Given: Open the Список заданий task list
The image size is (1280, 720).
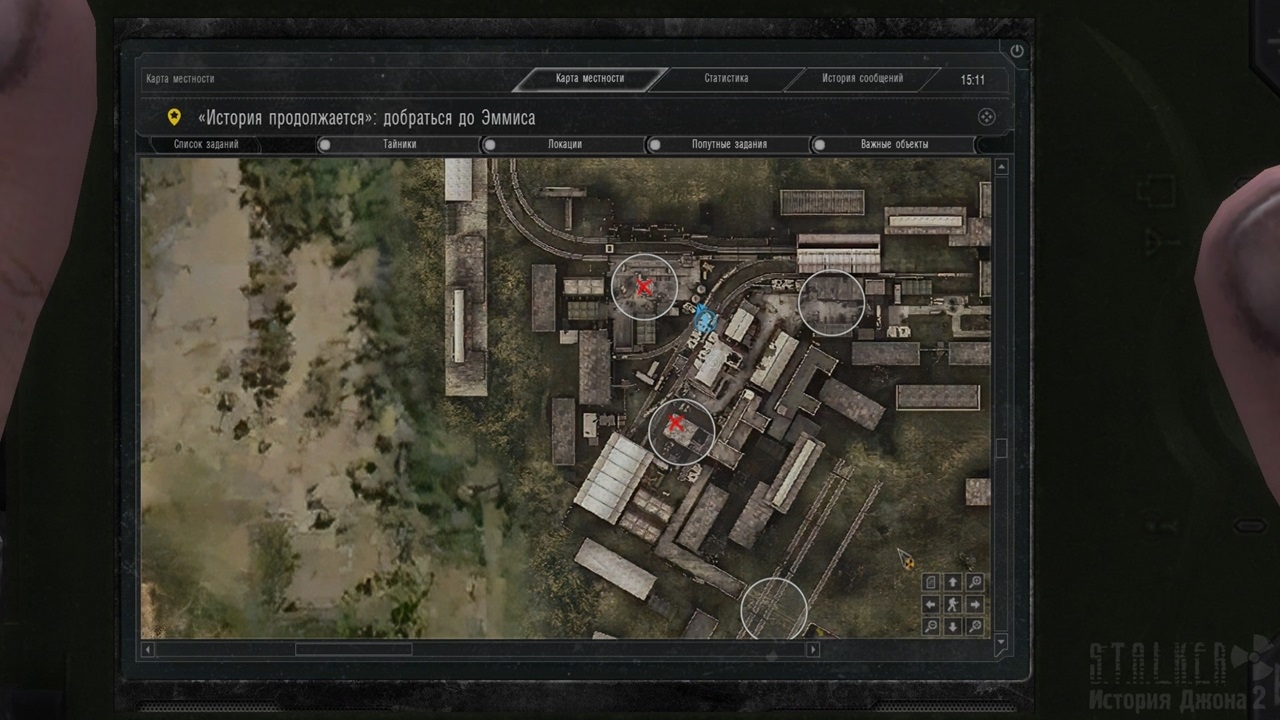Looking at the screenshot, I should point(206,145).
